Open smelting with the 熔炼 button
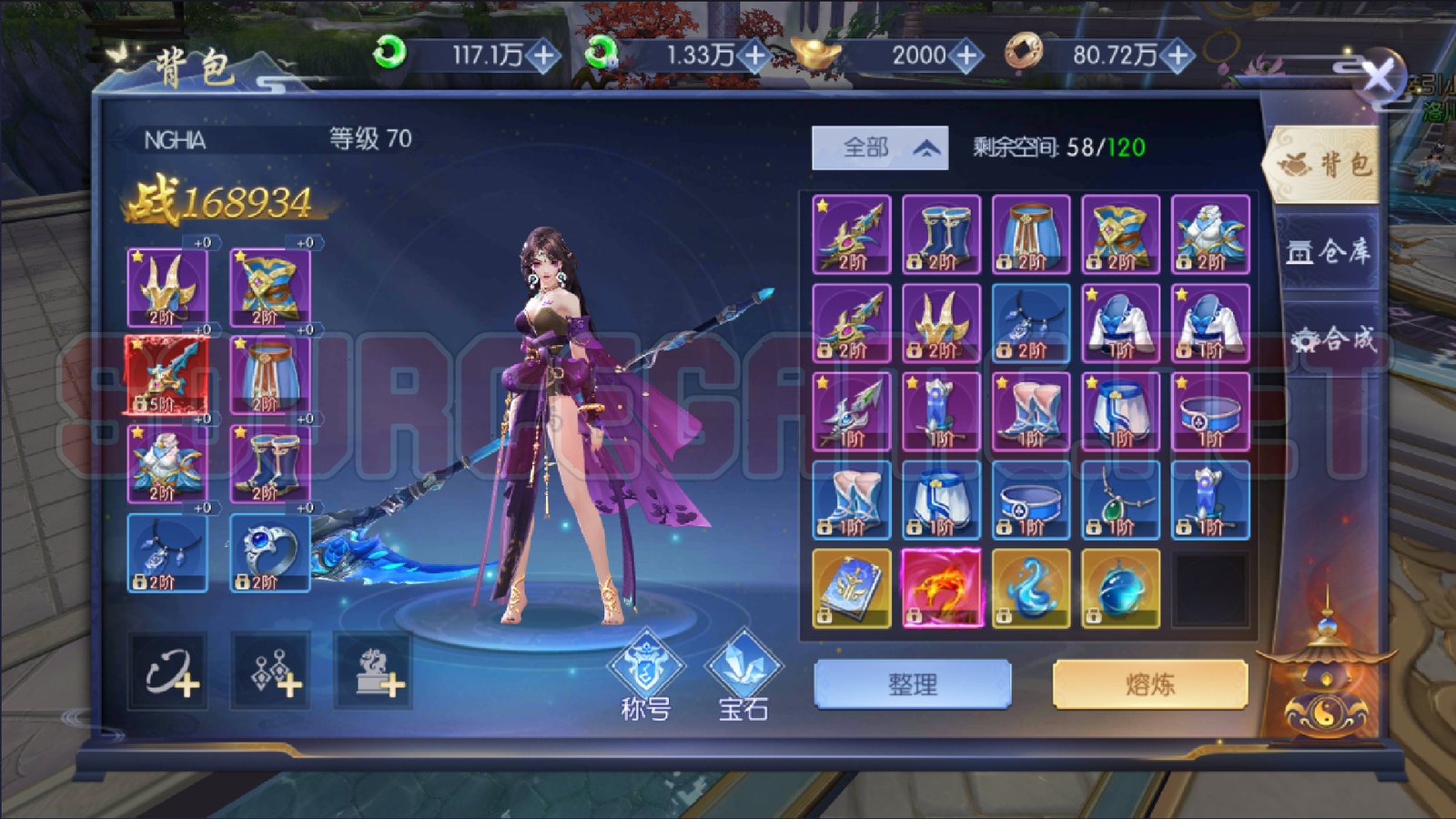The image size is (1456, 819). [1149, 684]
